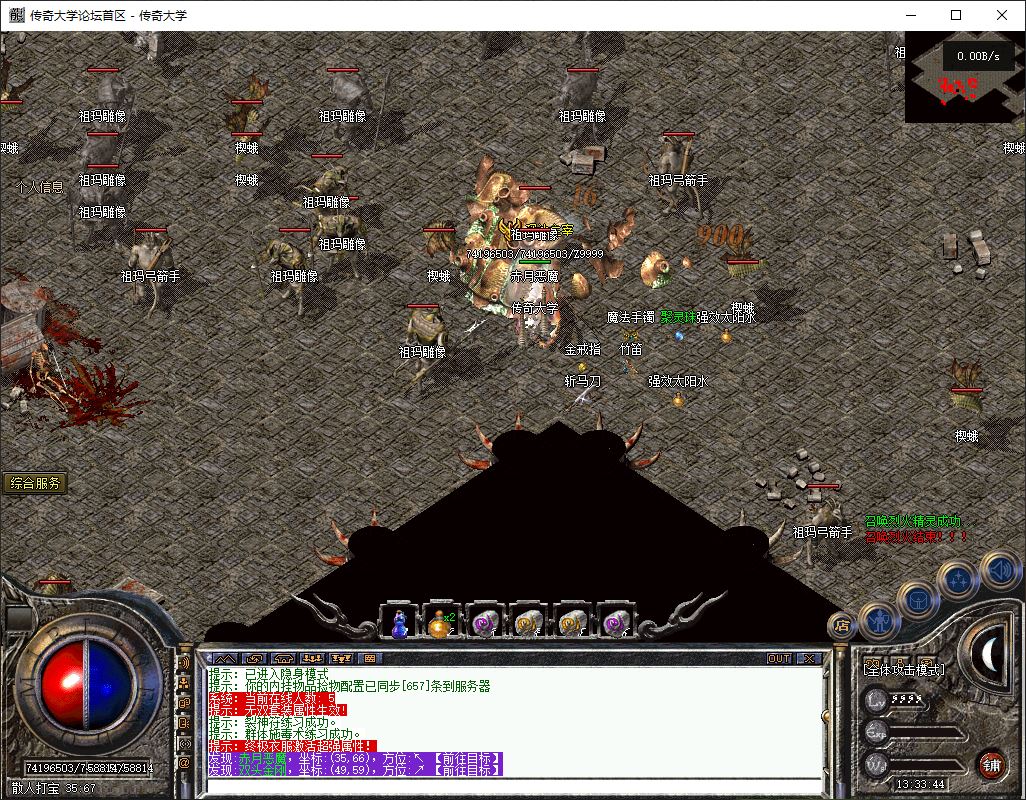
Task: Close the game window
Action: point(1002,15)
